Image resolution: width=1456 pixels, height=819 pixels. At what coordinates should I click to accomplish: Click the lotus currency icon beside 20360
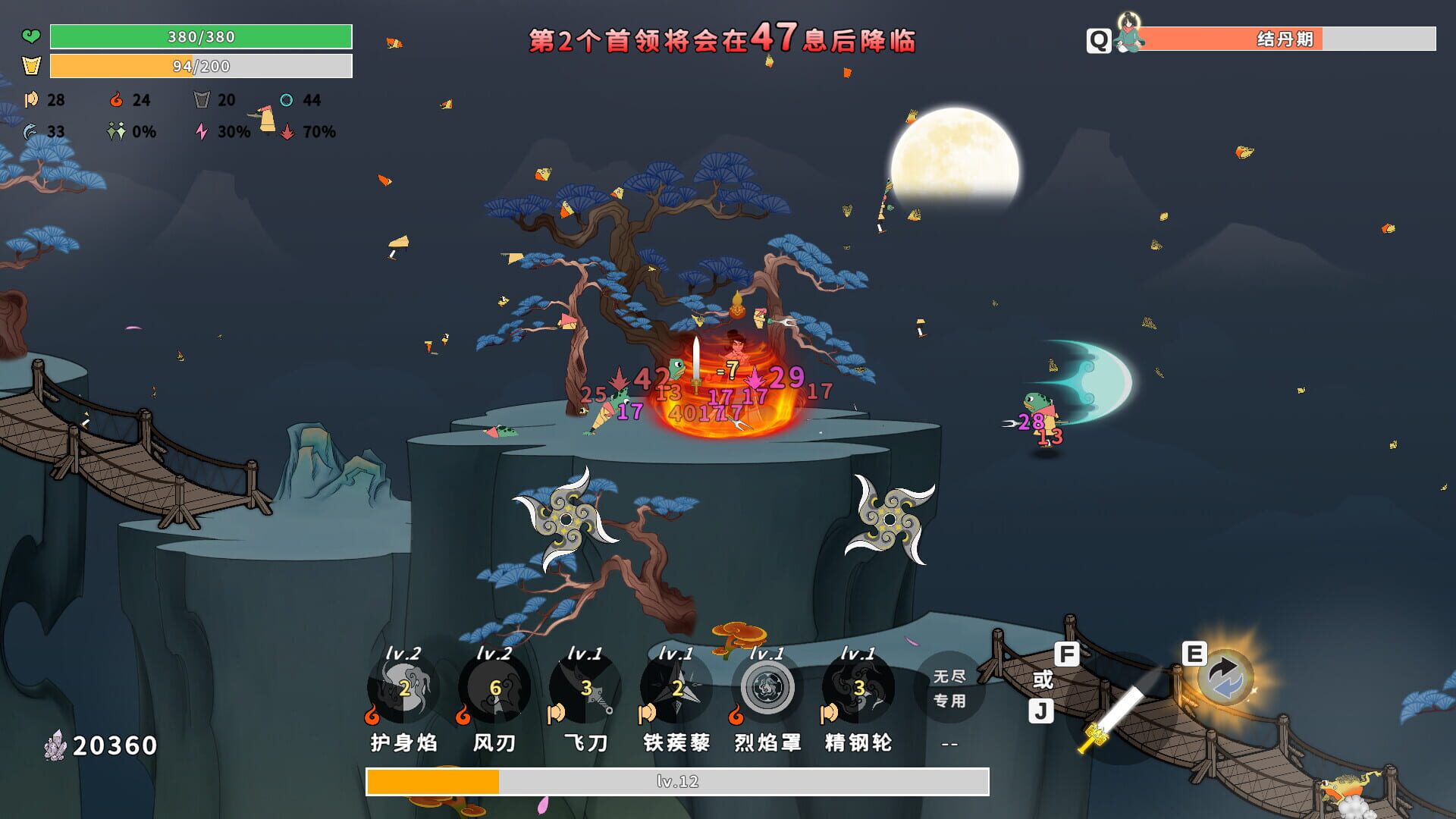57,745
